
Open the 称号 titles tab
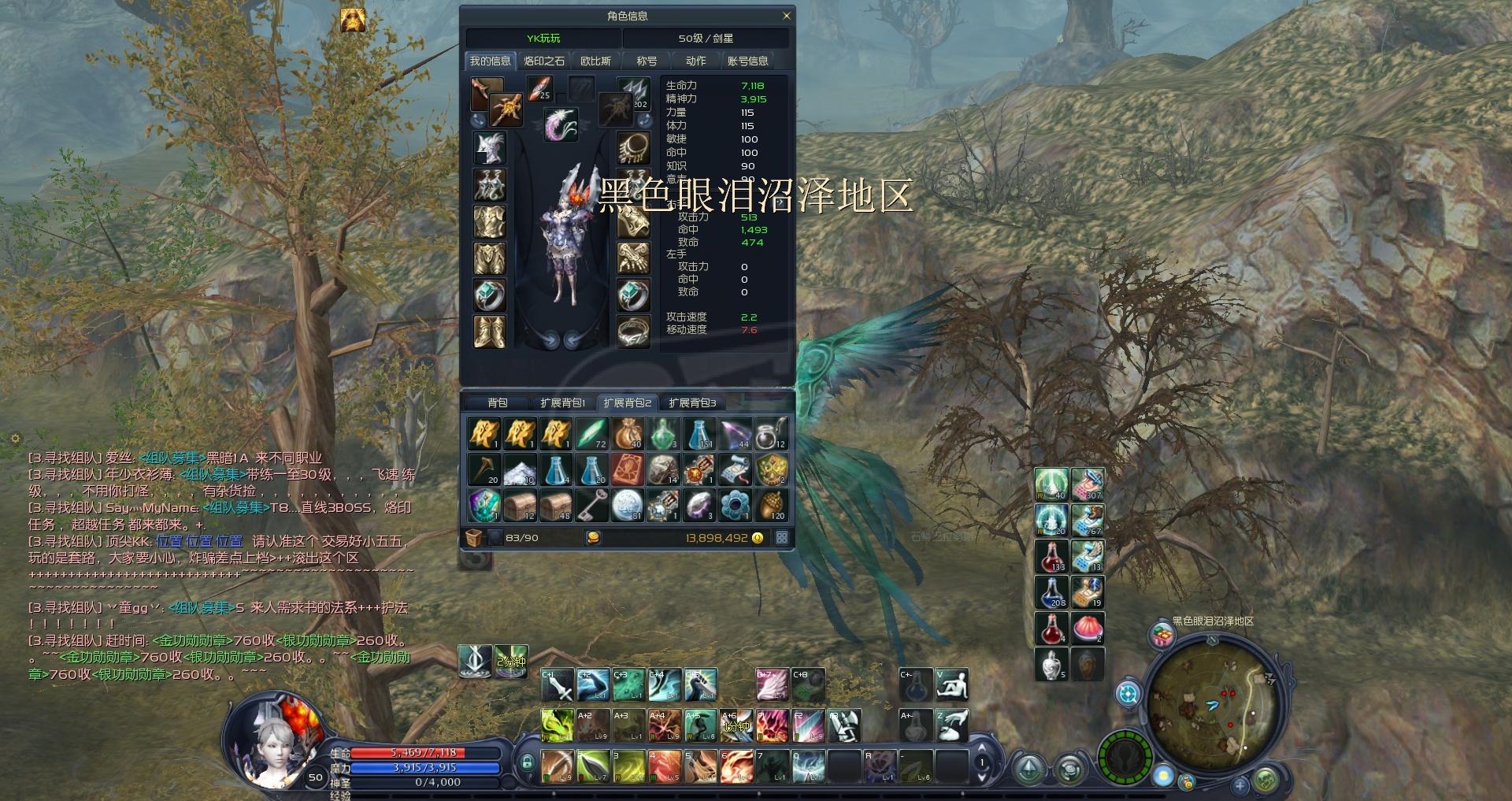coord(647,61)
